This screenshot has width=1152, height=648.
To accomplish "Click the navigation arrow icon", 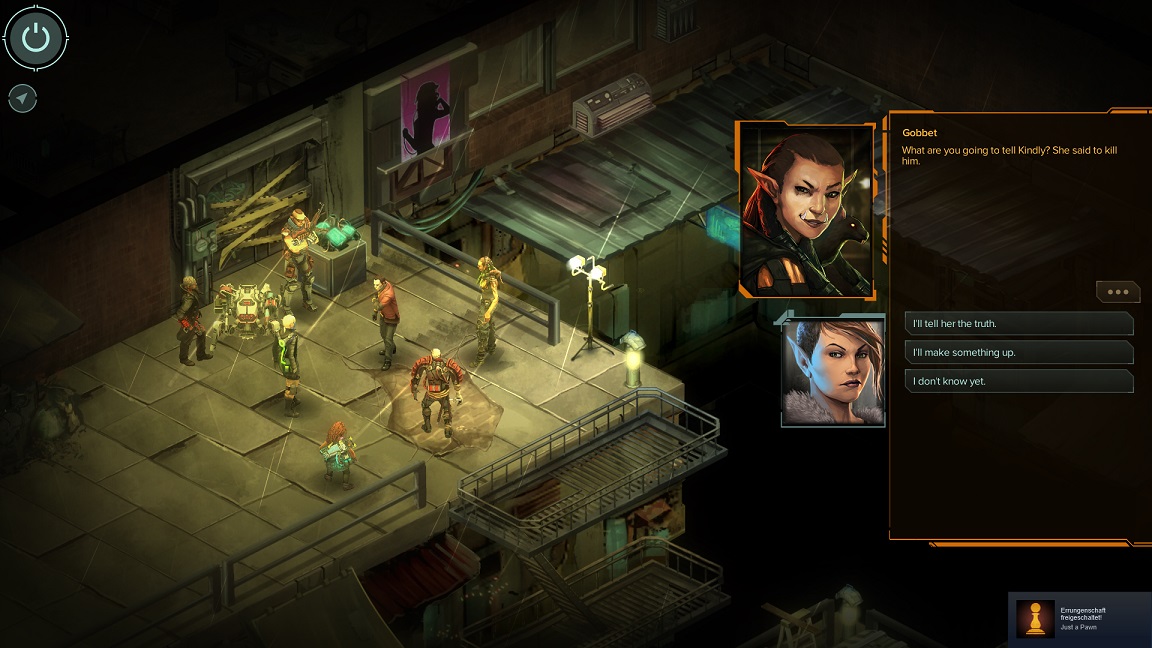I will click(23, 98).
